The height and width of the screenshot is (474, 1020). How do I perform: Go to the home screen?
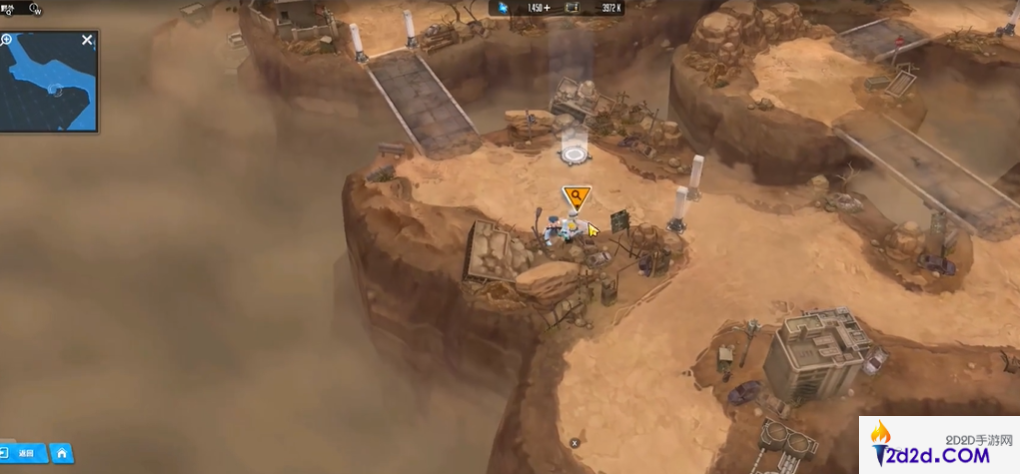click(61, 453)
